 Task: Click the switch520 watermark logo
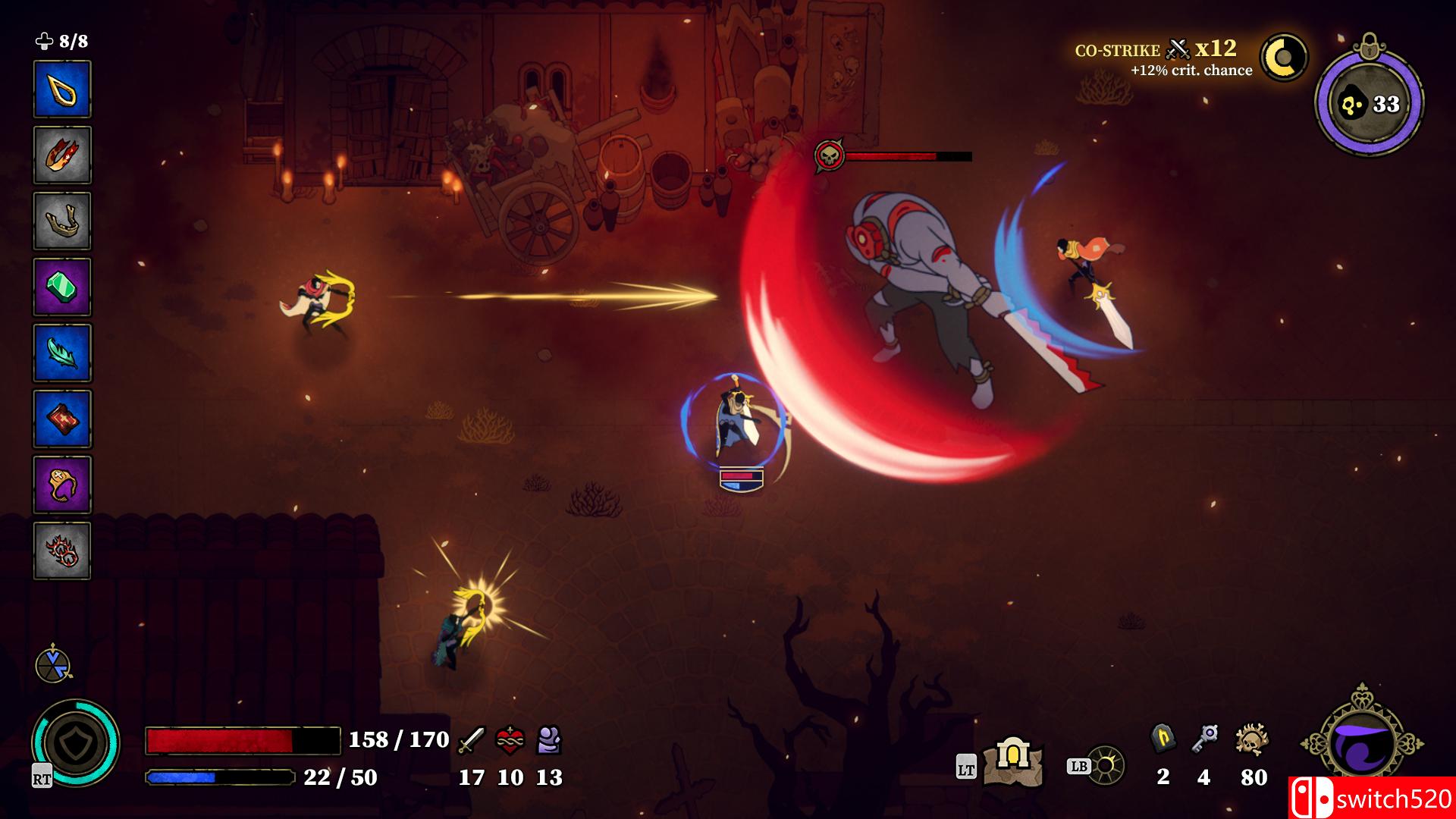point(1372,798)
